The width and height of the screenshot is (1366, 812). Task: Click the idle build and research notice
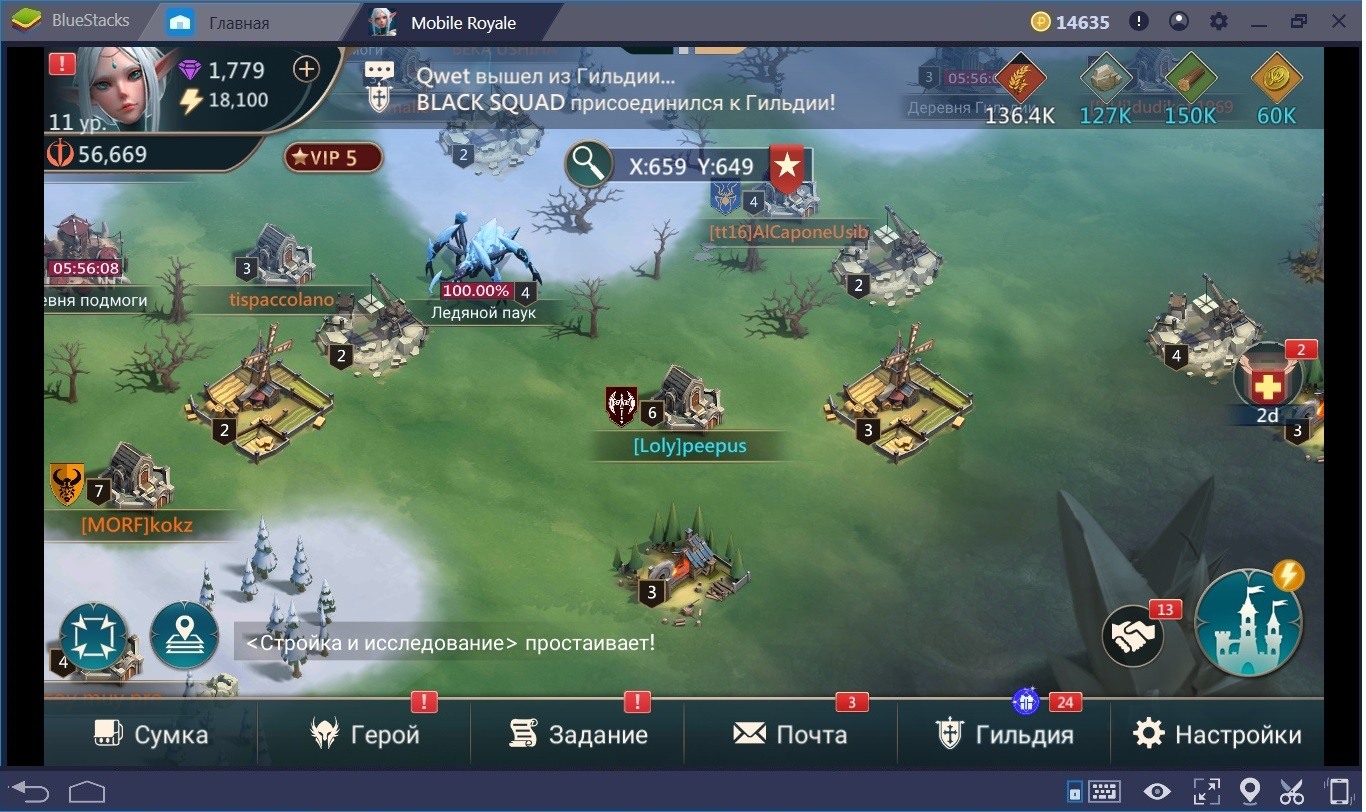tap(450, 642)
